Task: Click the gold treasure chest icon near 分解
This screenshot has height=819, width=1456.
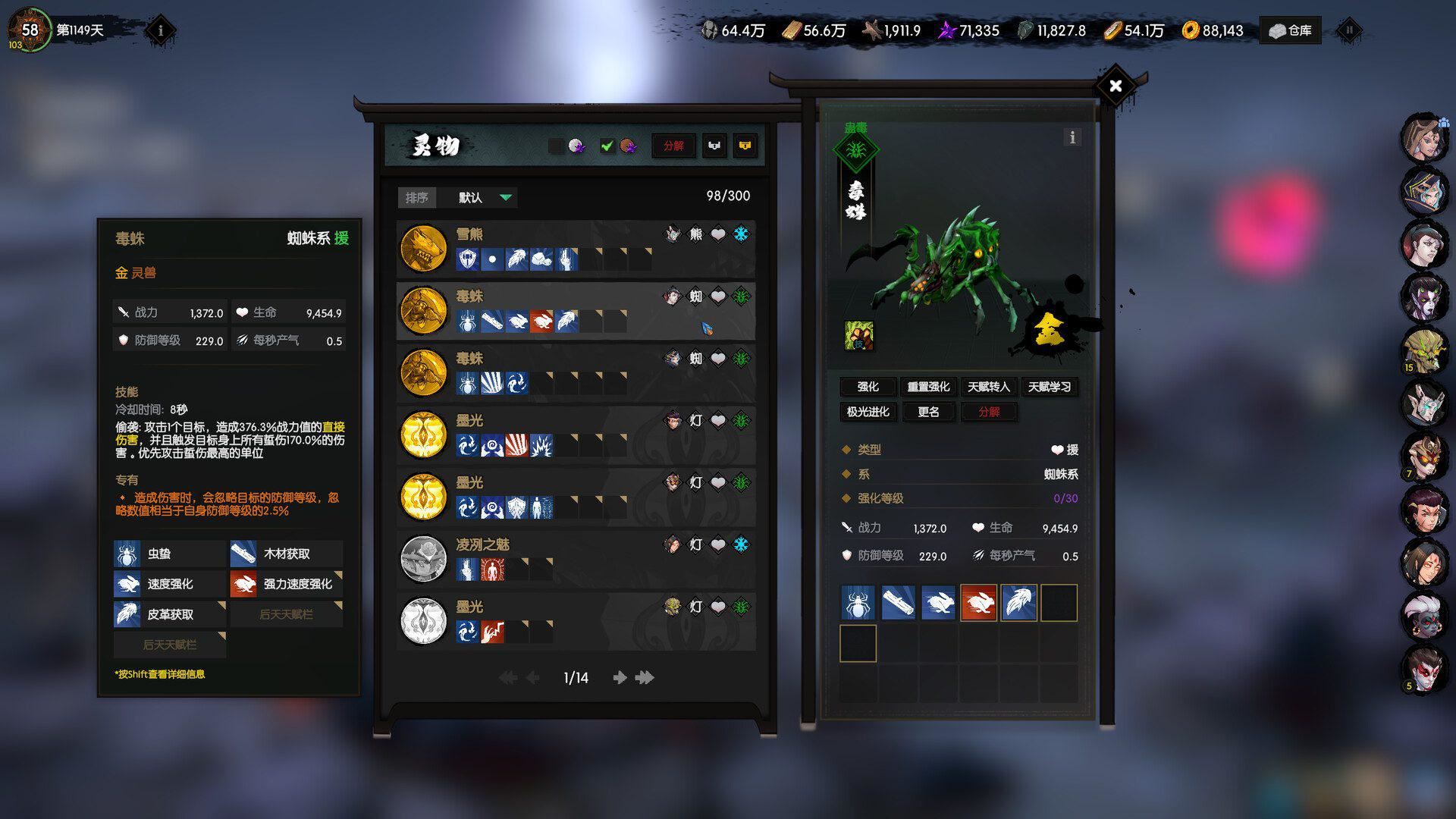Action: point(746,146)
